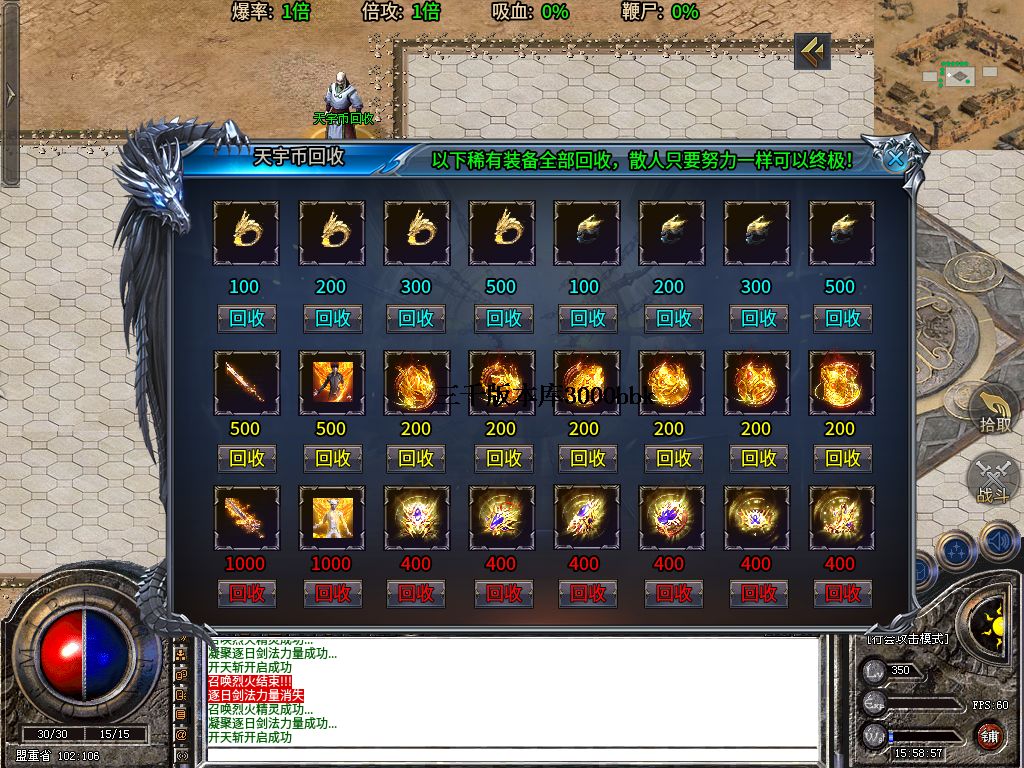
Task: Select the 1000 flaming sword icon
Action: click(246, 518)
